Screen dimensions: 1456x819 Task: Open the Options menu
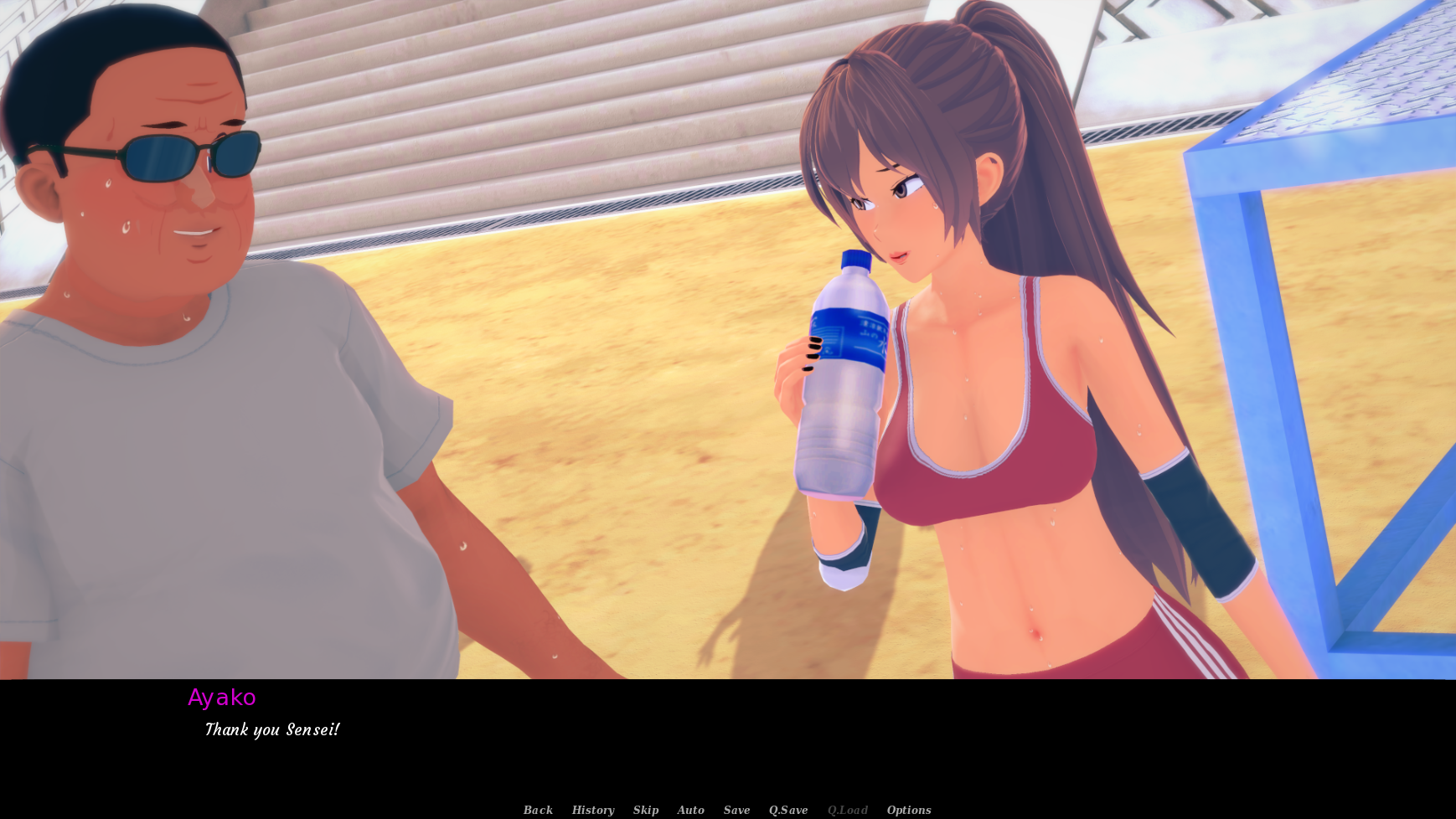tap(909, 810)
